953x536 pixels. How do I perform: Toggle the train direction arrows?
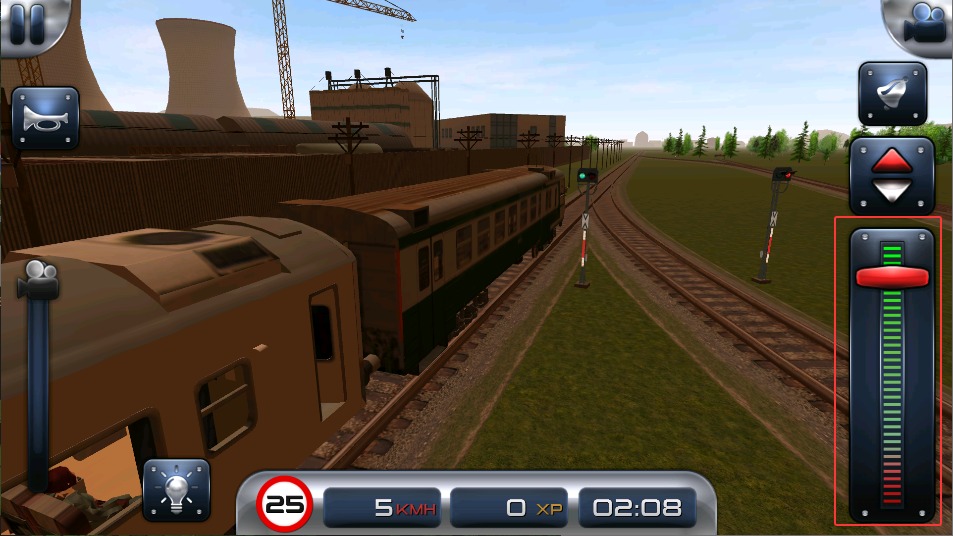pyautogui.click(x=891, y=174)
